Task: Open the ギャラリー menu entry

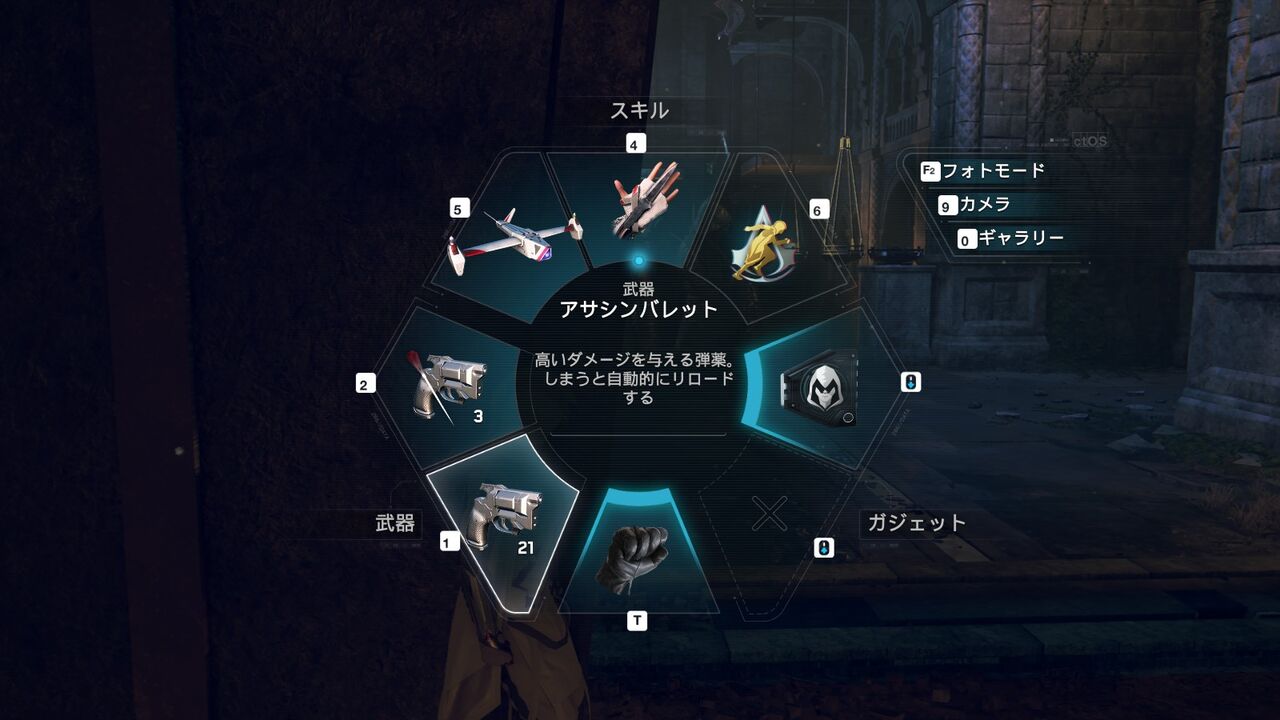Action: point(1022,237)
